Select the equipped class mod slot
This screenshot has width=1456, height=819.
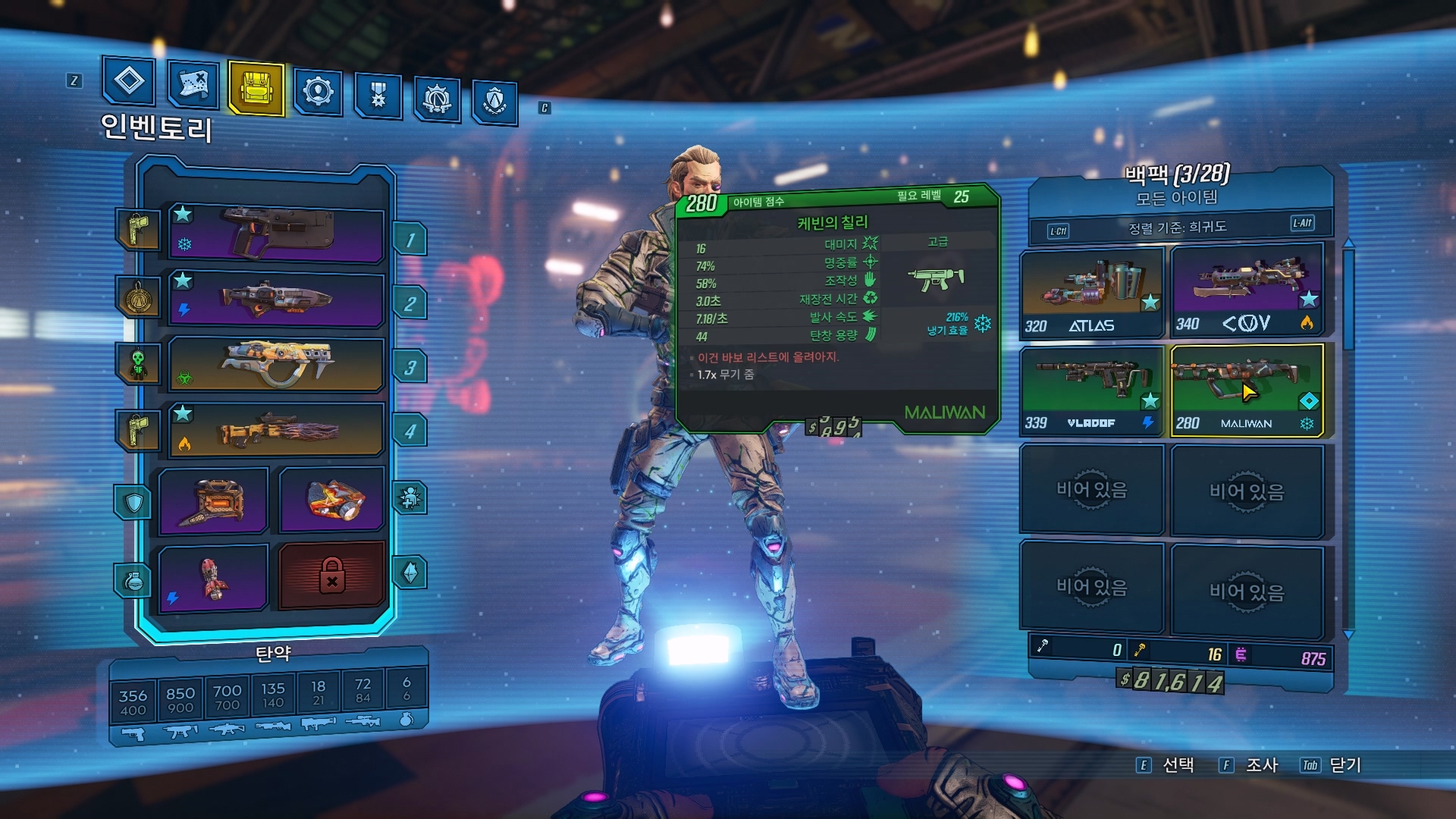pyautogui.click(x=332, y=499)
